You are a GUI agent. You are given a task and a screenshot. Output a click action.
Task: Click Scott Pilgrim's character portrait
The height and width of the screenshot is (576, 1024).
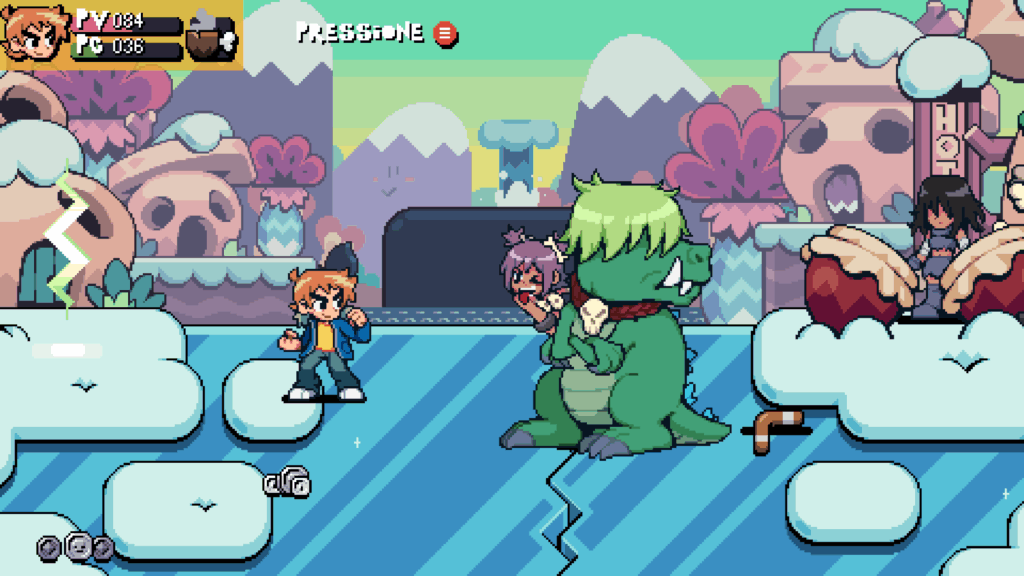tap(34, 34)
